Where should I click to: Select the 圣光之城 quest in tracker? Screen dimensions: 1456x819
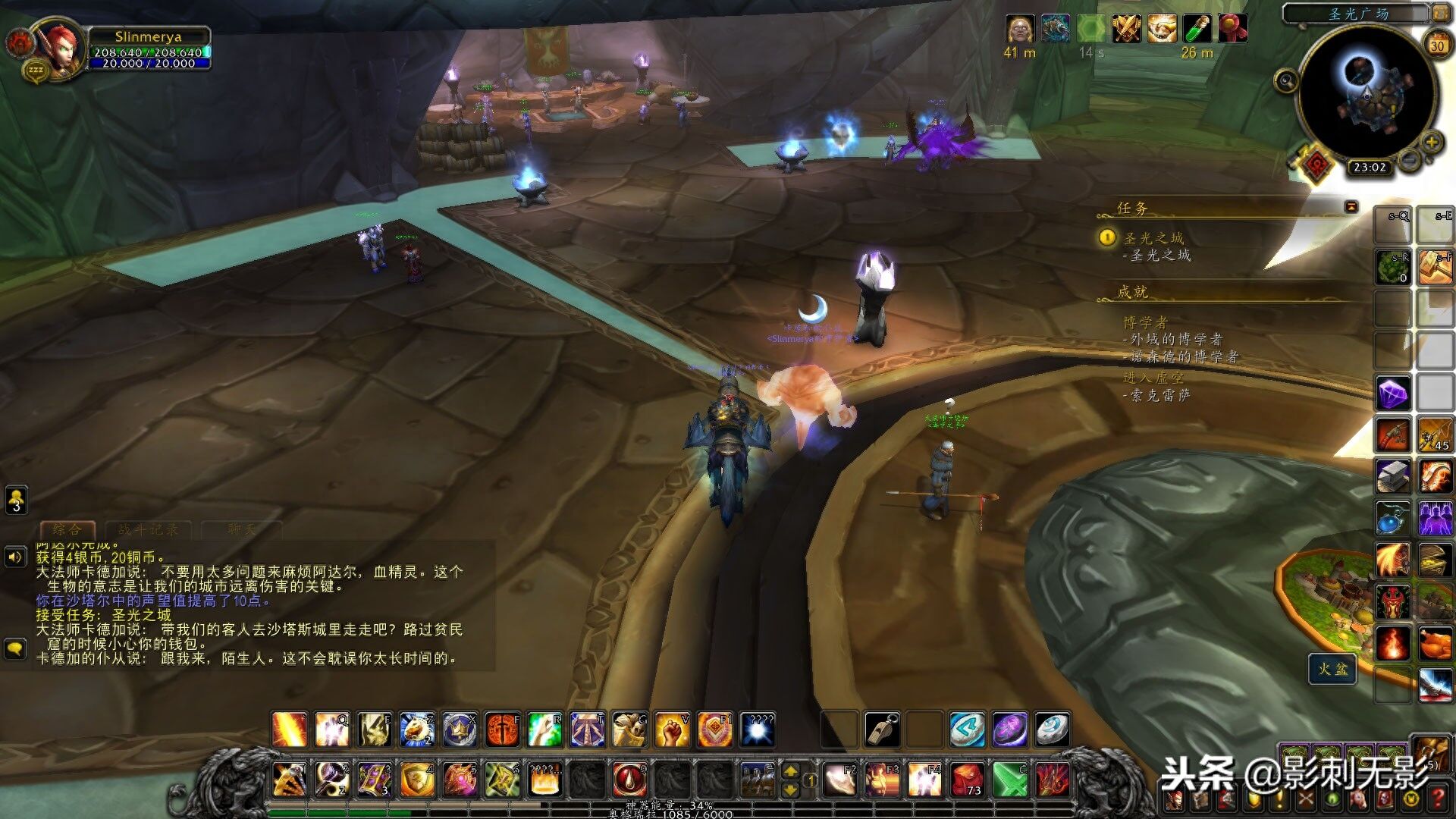pyautogui.click(x=1153, y=238)
